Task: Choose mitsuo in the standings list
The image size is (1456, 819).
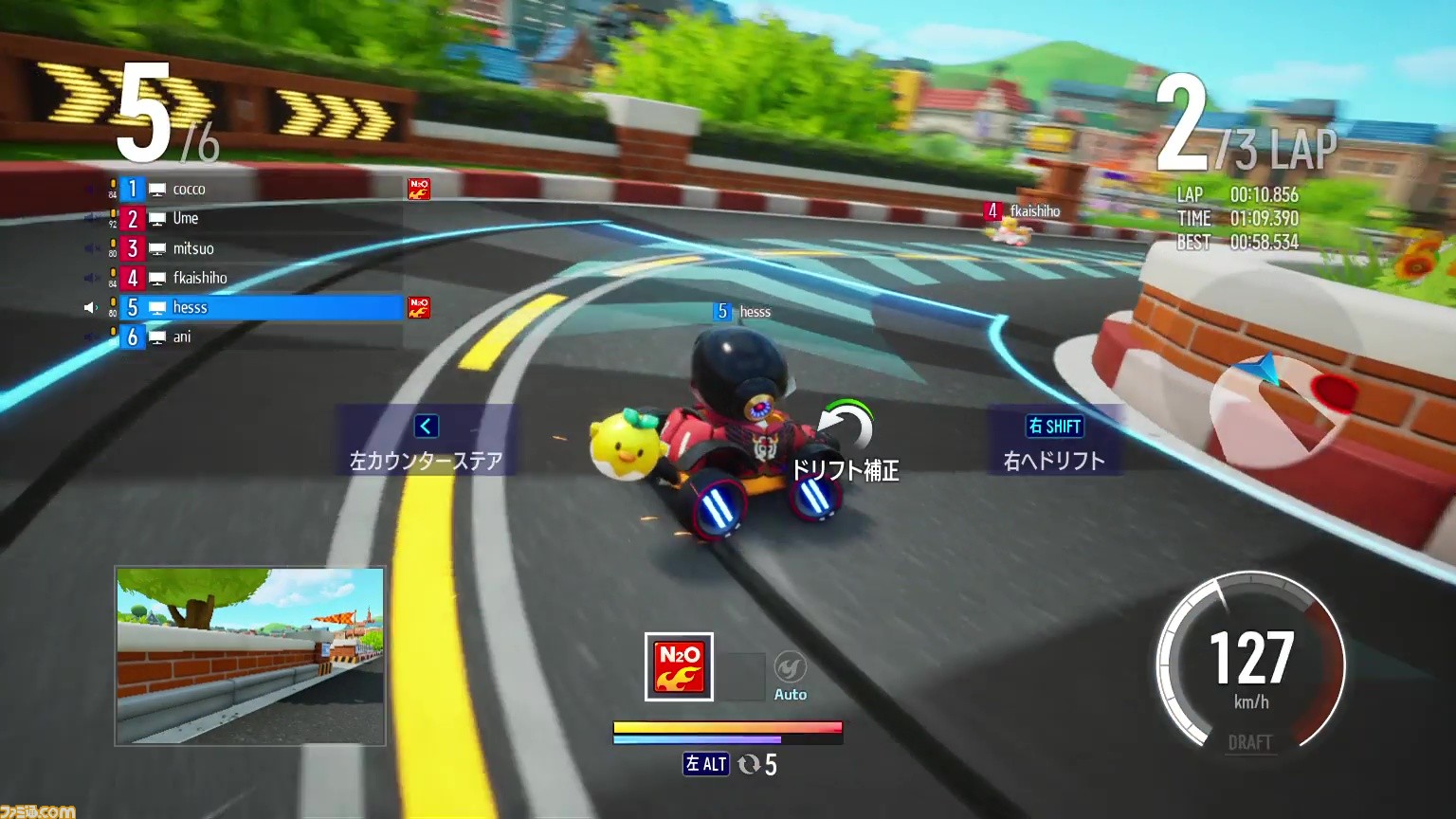Action: (192, 248)
